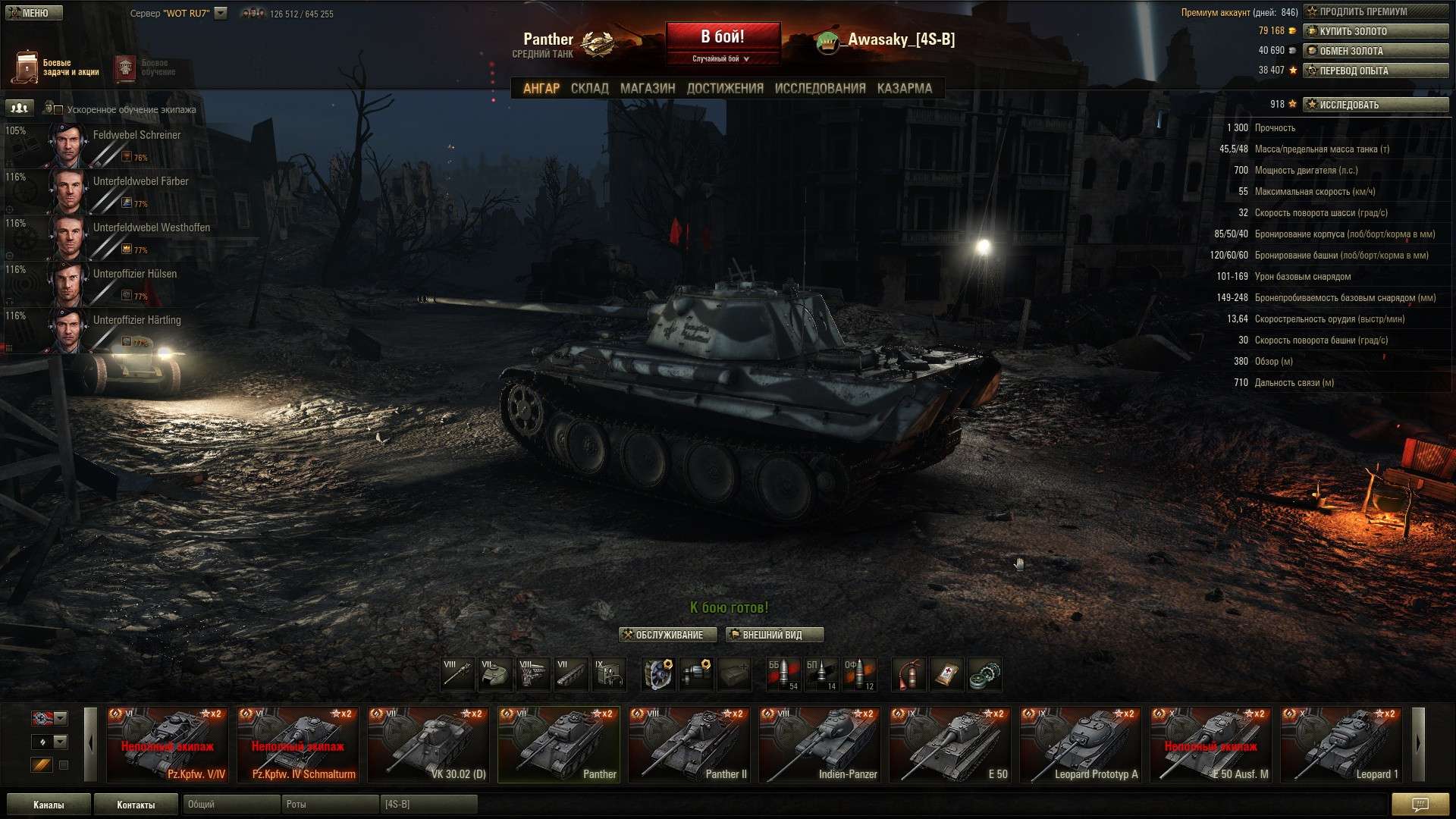The image size is (1456, 819).
Task: Open the МЕНЮ button
Action: click(x=33, y=13)
